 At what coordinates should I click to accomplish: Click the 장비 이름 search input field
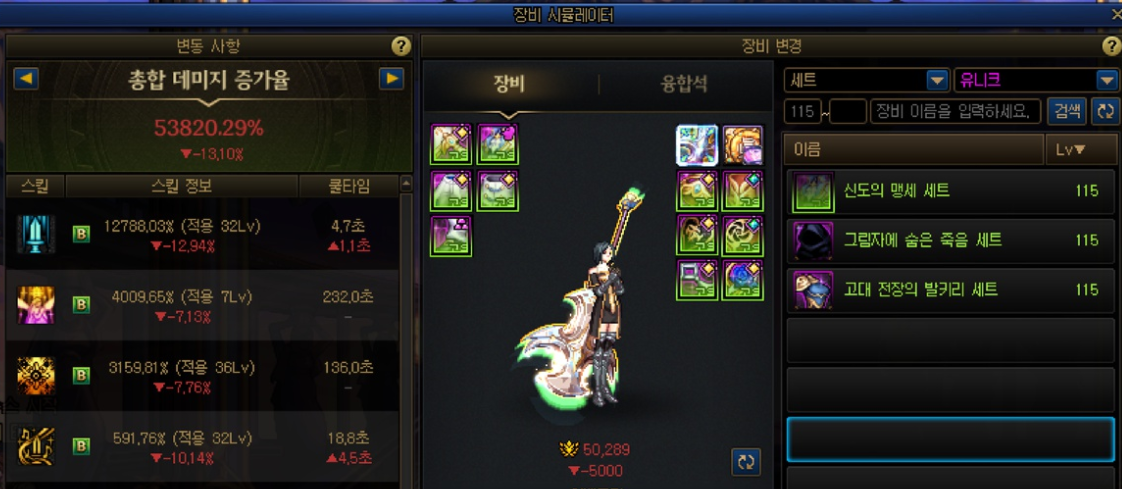[x=955, y=111]
